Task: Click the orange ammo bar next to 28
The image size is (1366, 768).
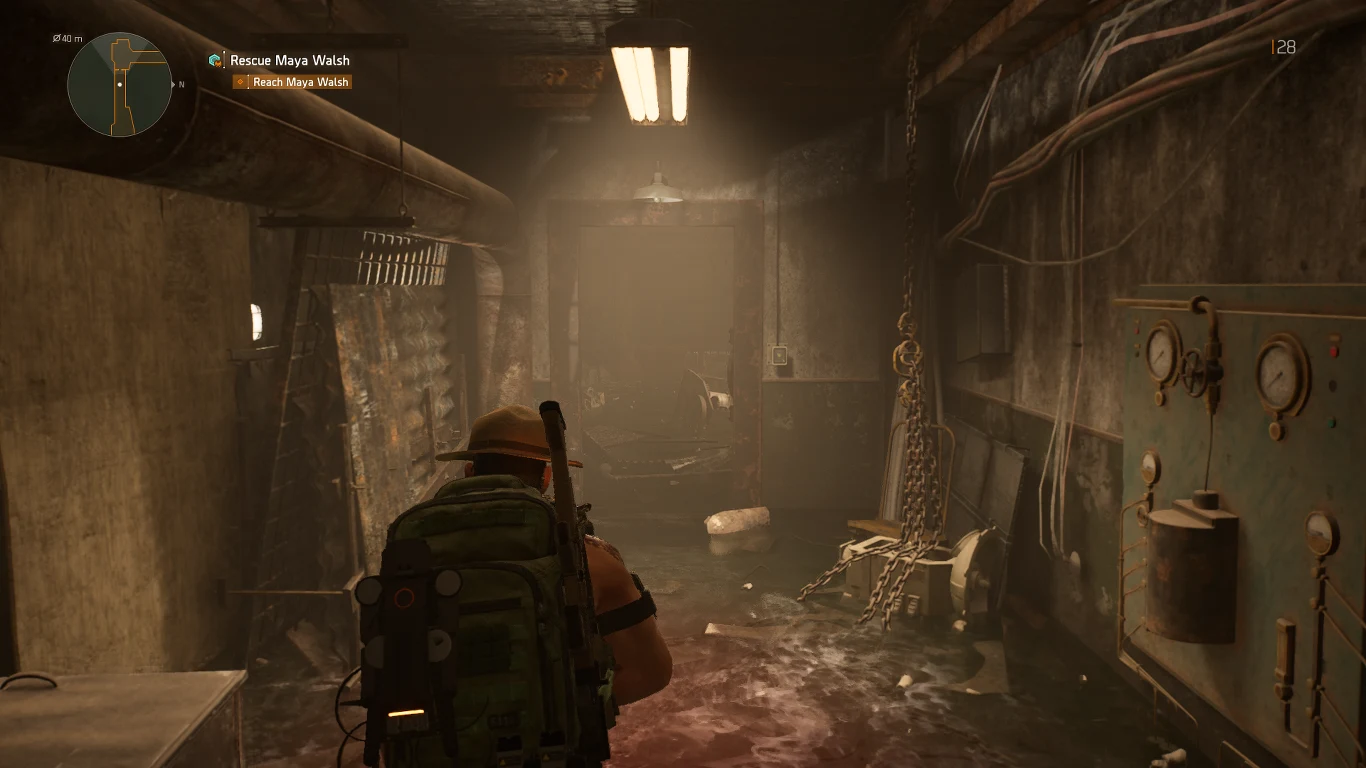Action: (1274, 46)
